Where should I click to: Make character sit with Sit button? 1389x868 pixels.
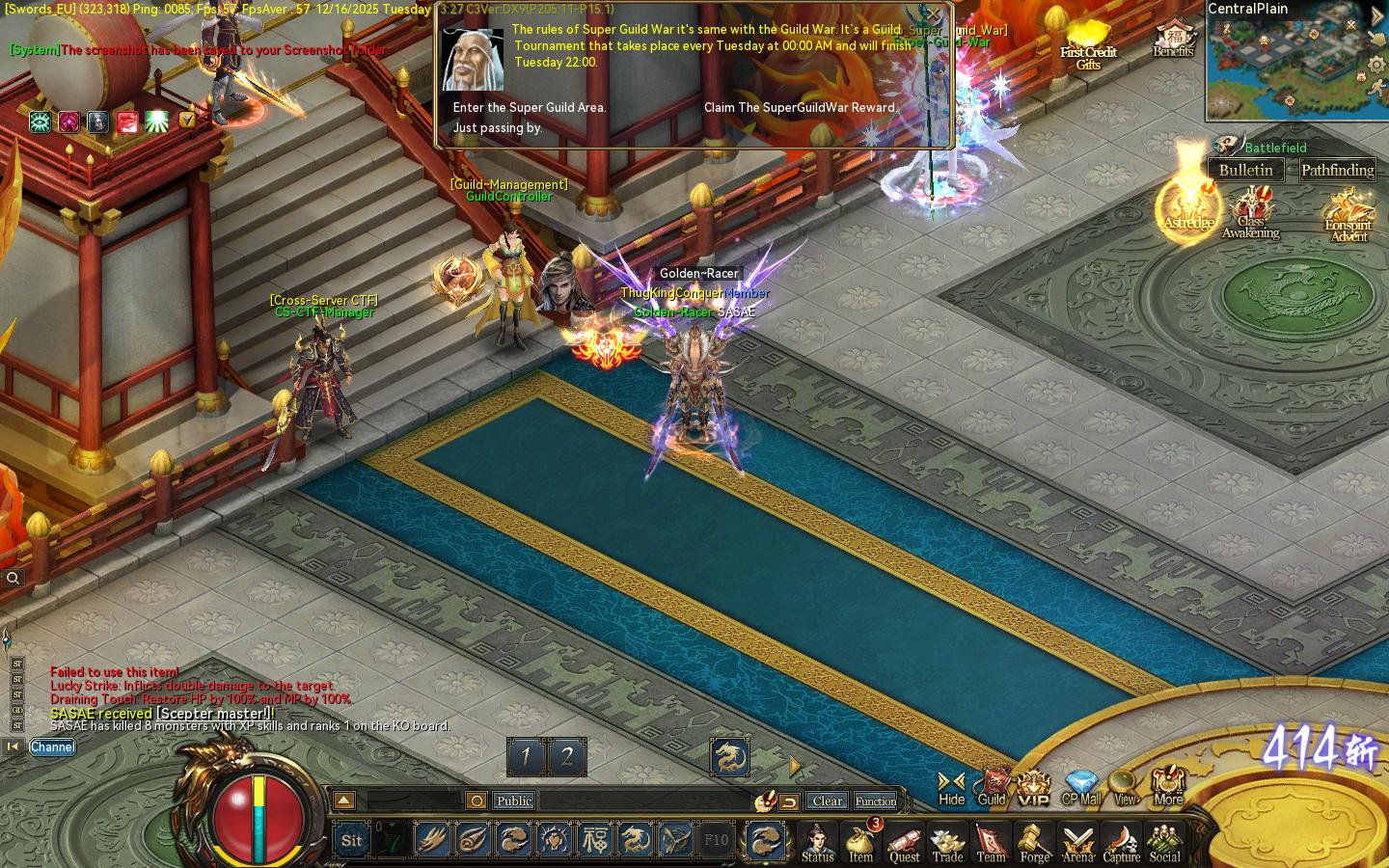(x=352, y=840)
